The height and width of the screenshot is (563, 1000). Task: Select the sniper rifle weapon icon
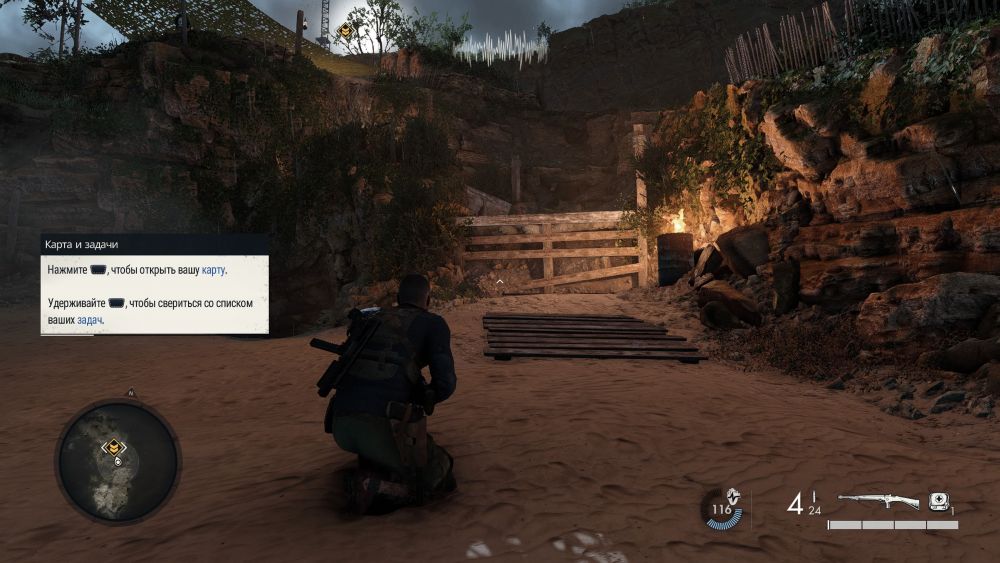point(877,501)
